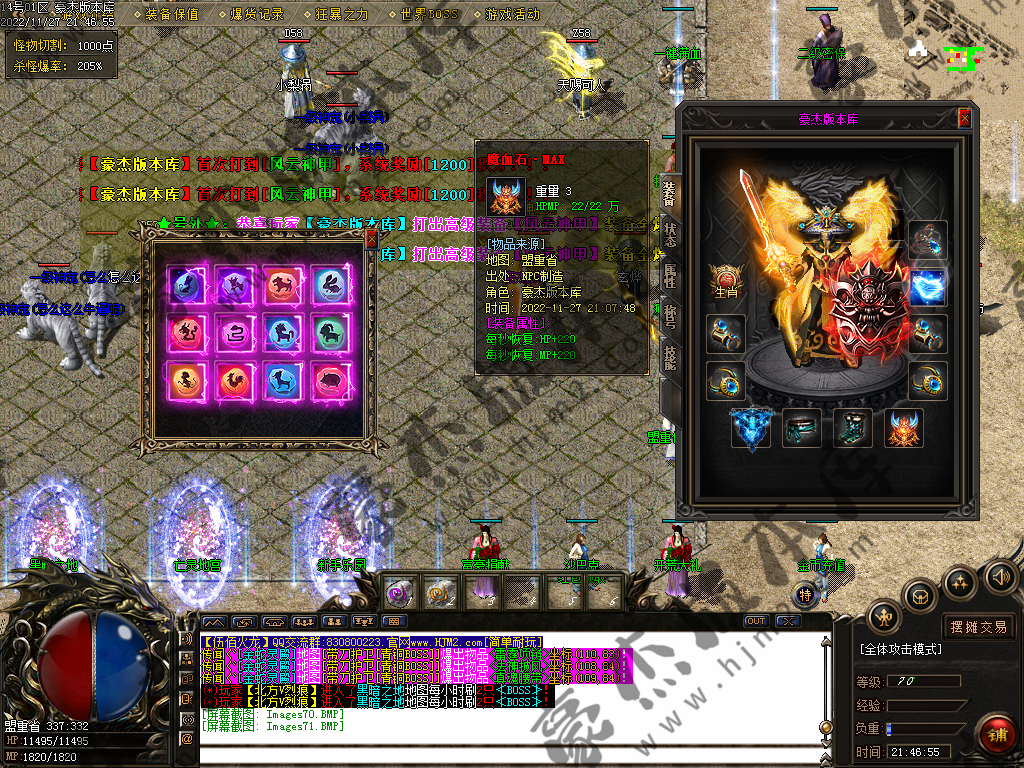
Task: Click the 生肖 zodiac badge
Action: pos(724,281)
